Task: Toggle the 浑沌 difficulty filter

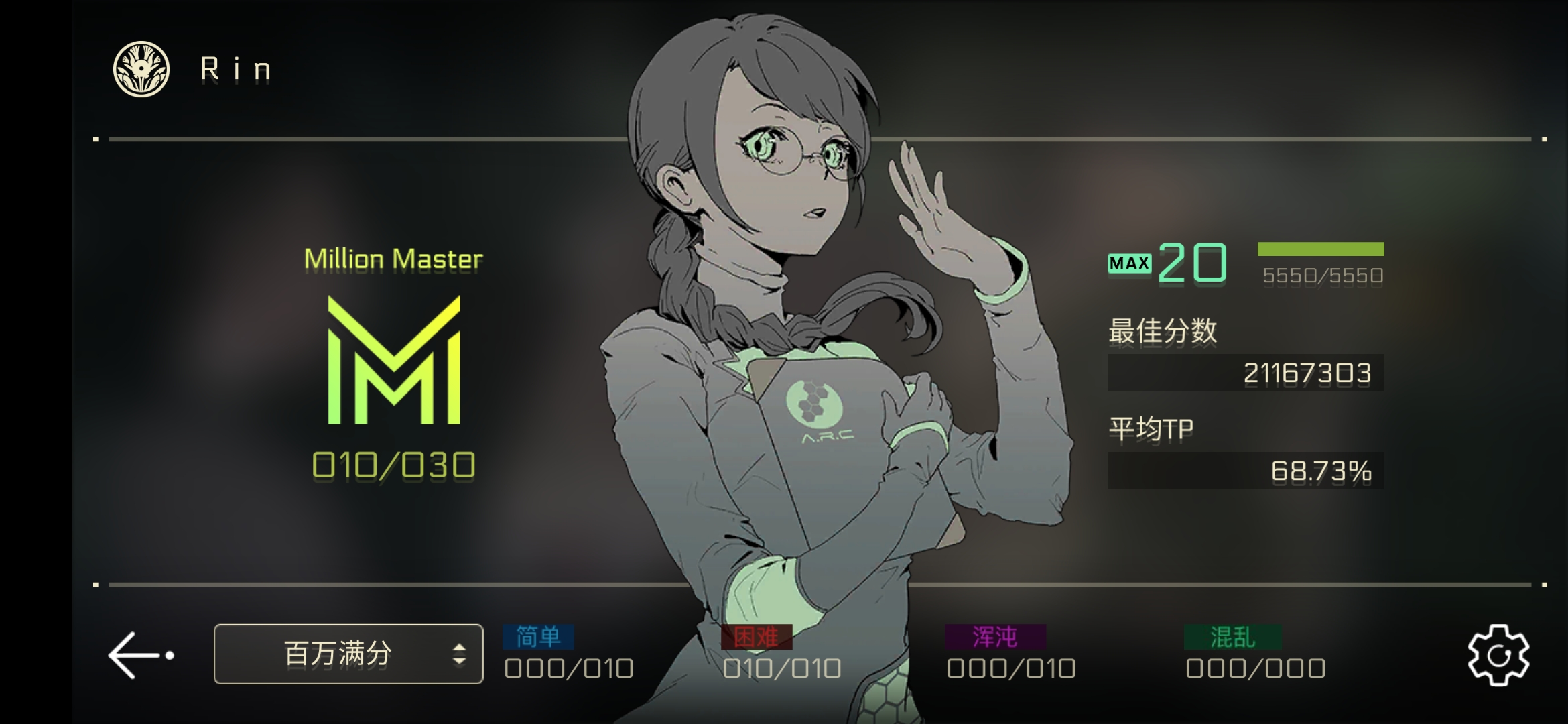Action: (x=994, y=639)
